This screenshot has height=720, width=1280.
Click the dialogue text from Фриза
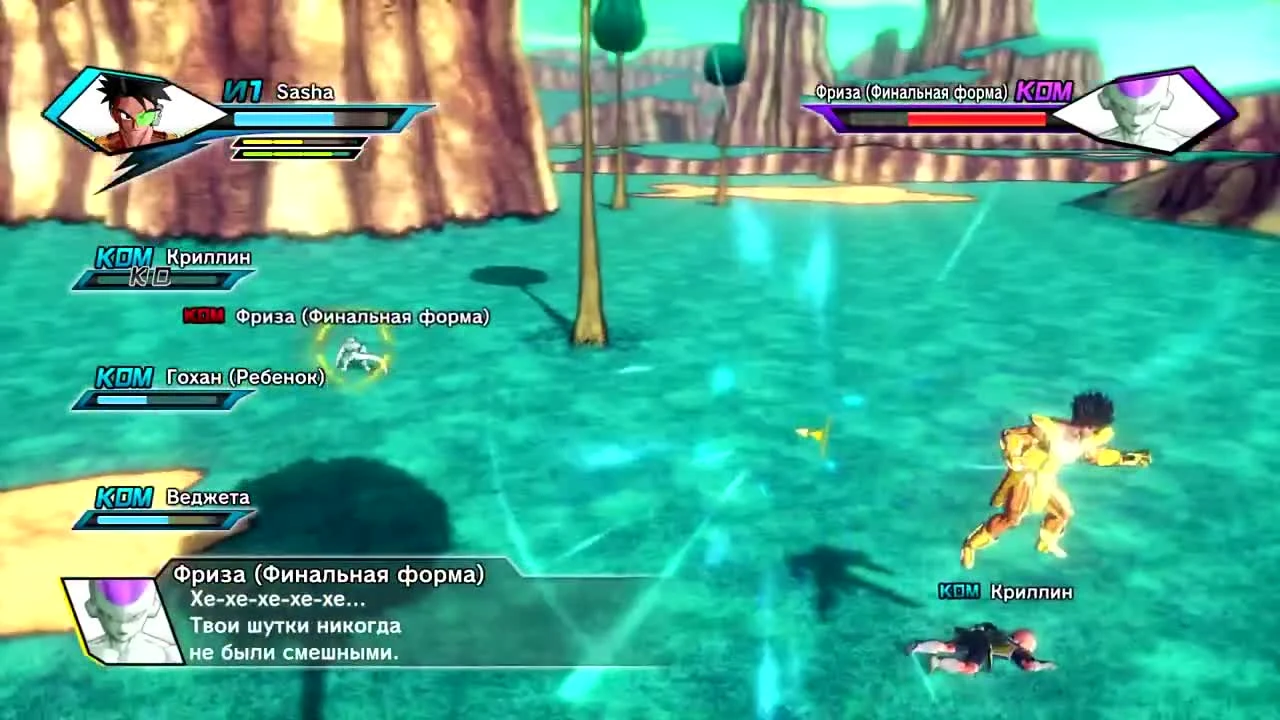[x=295, y=627]
